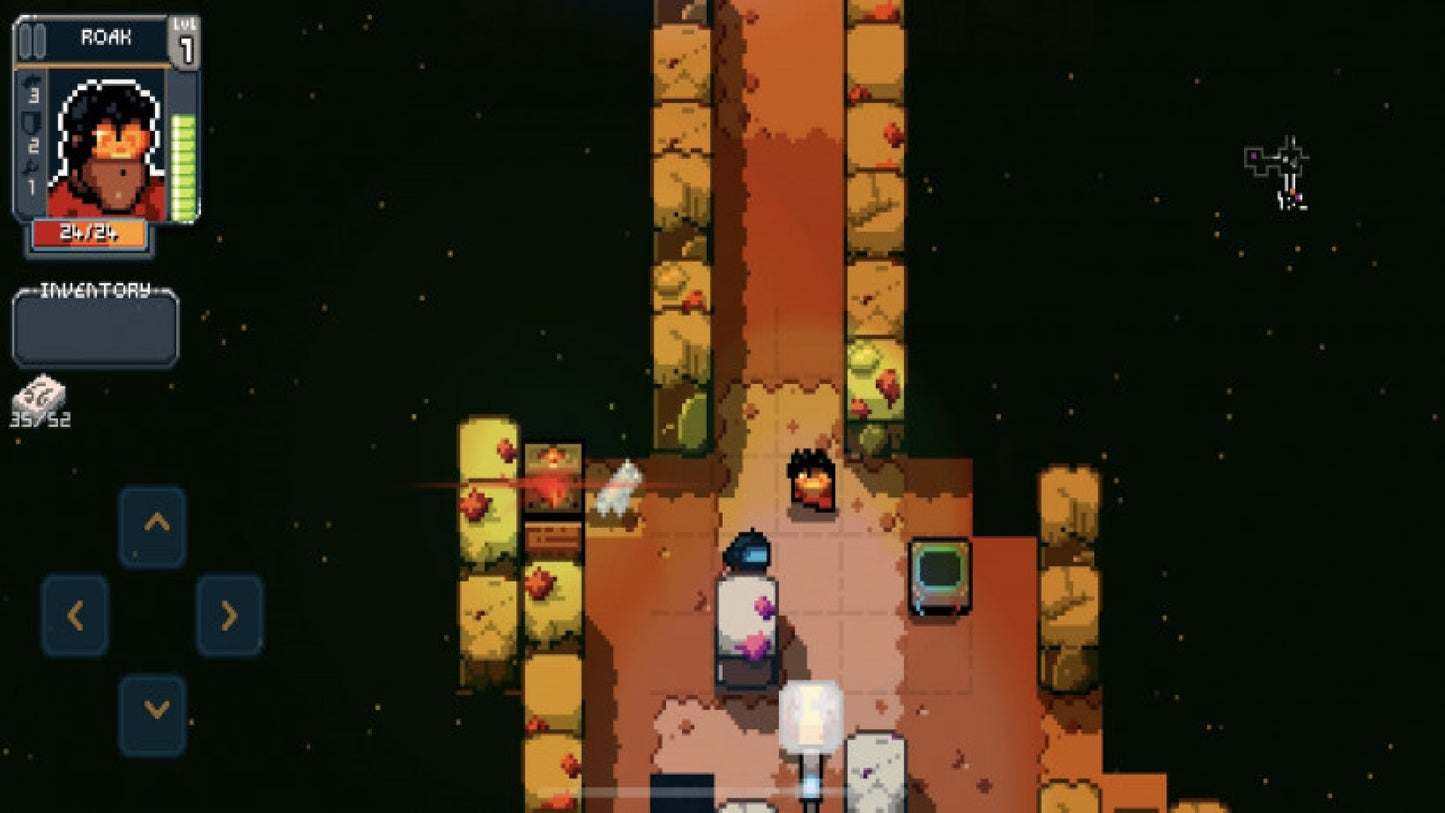The image size is (1445, 813).
Task: Select the INVENTORY header label
Action: 93,292
